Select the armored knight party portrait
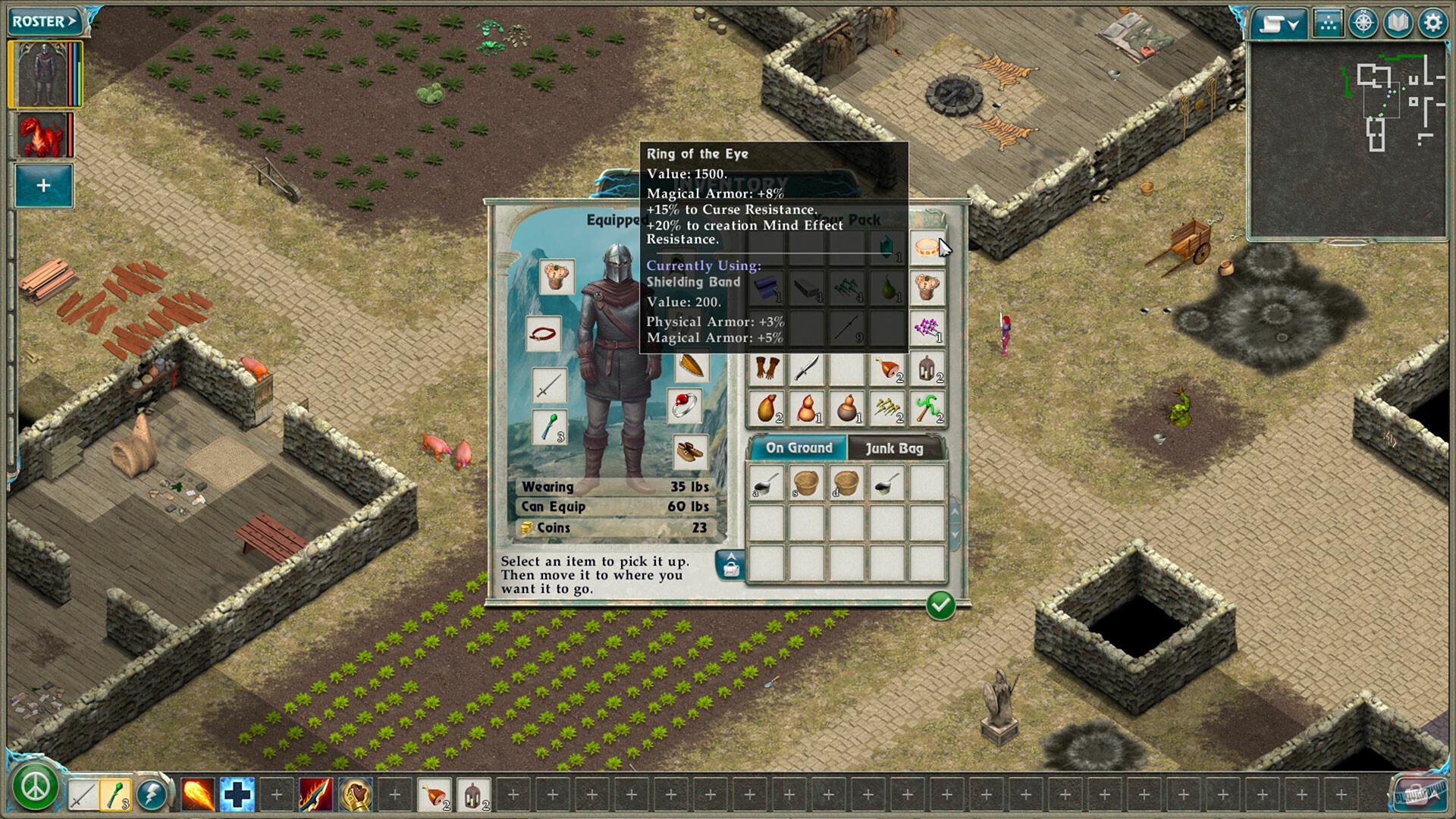The height and width of the screenshot is (819, 1456). point(43,75)
